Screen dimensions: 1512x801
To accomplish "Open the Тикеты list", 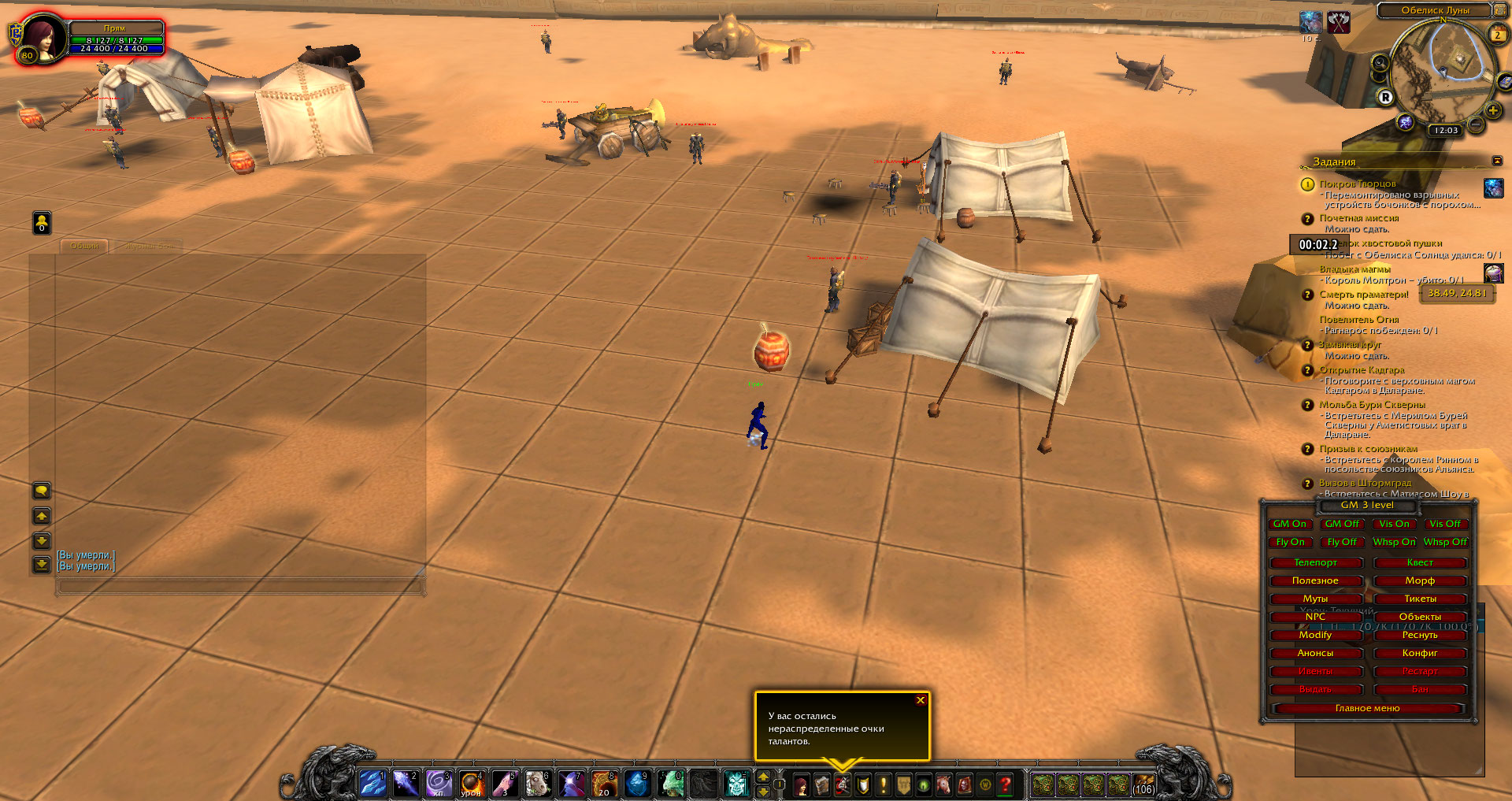I will (x=1420, y=599).
